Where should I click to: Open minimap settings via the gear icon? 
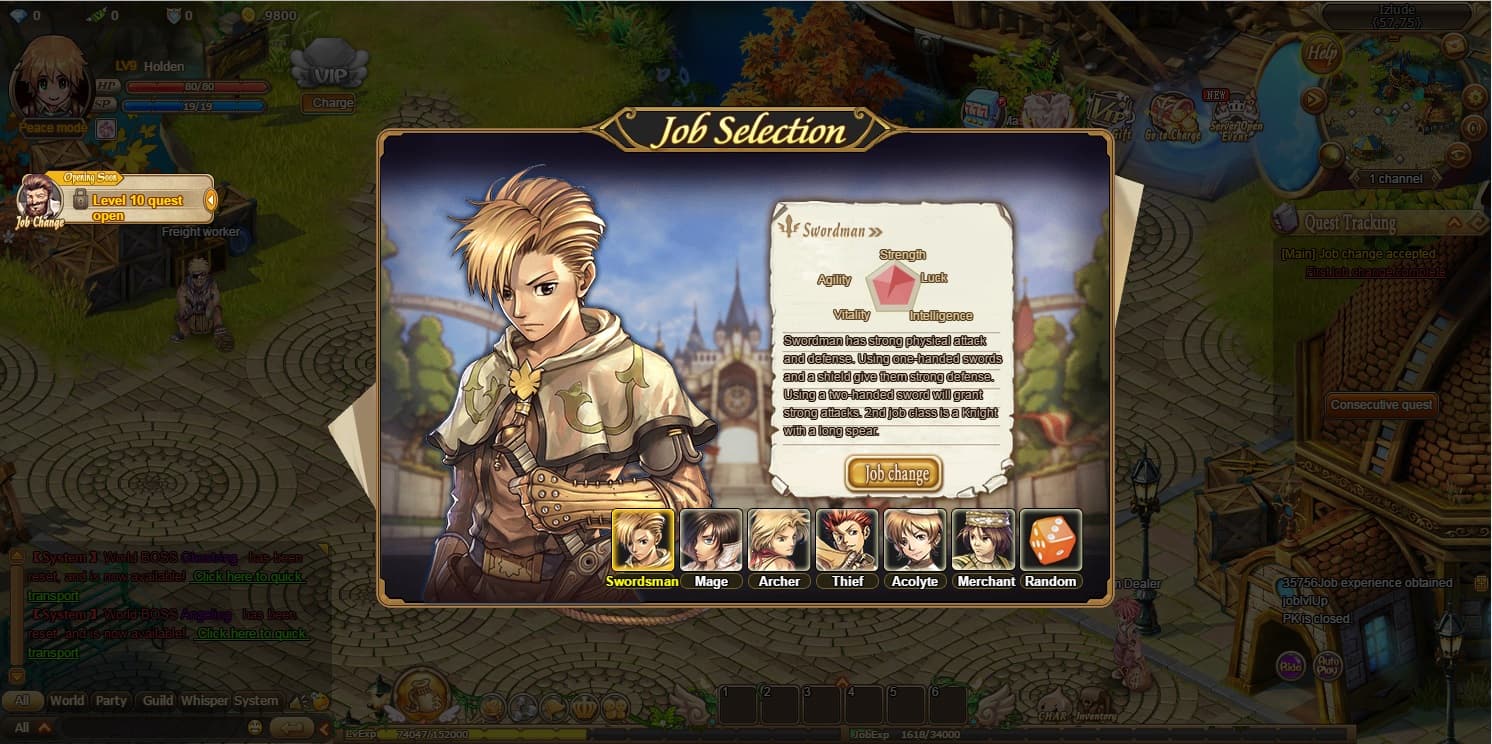(x=1473, y=95)
